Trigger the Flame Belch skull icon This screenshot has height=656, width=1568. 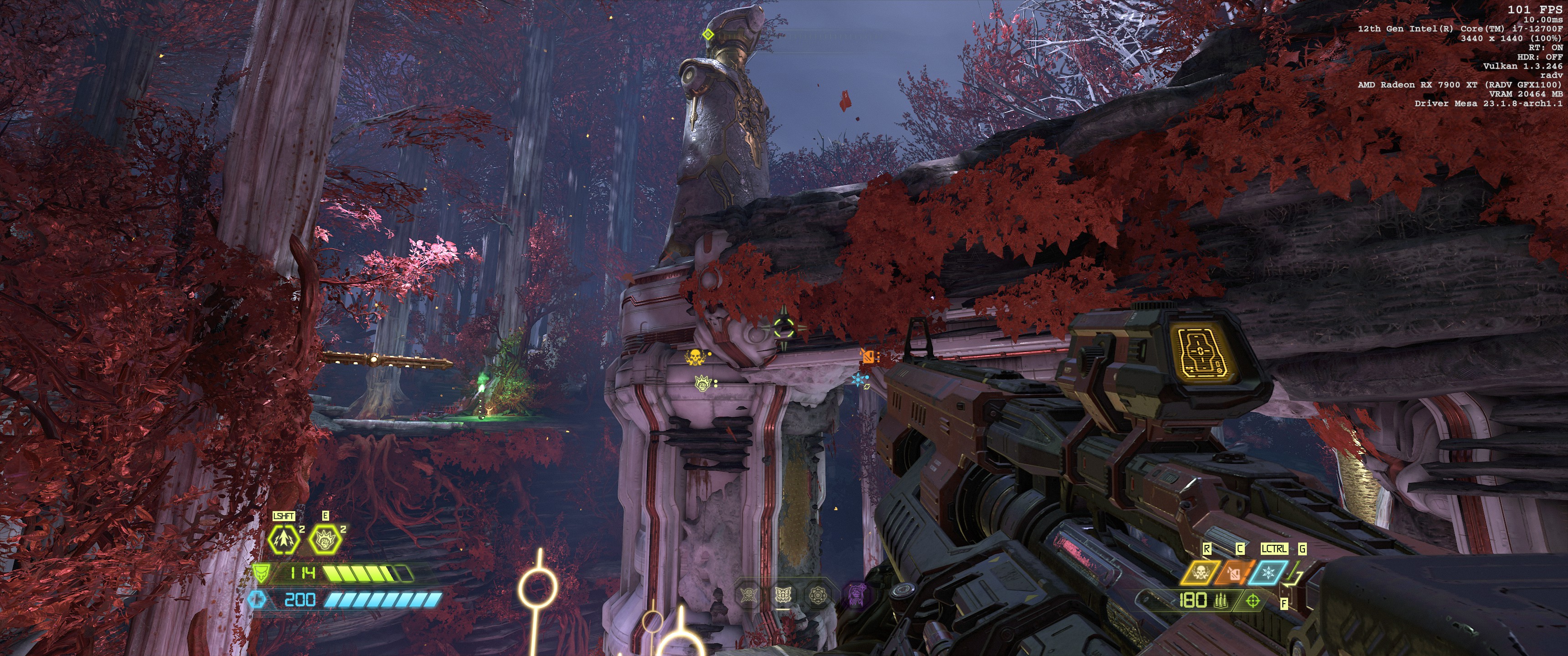click(1200, 573)
